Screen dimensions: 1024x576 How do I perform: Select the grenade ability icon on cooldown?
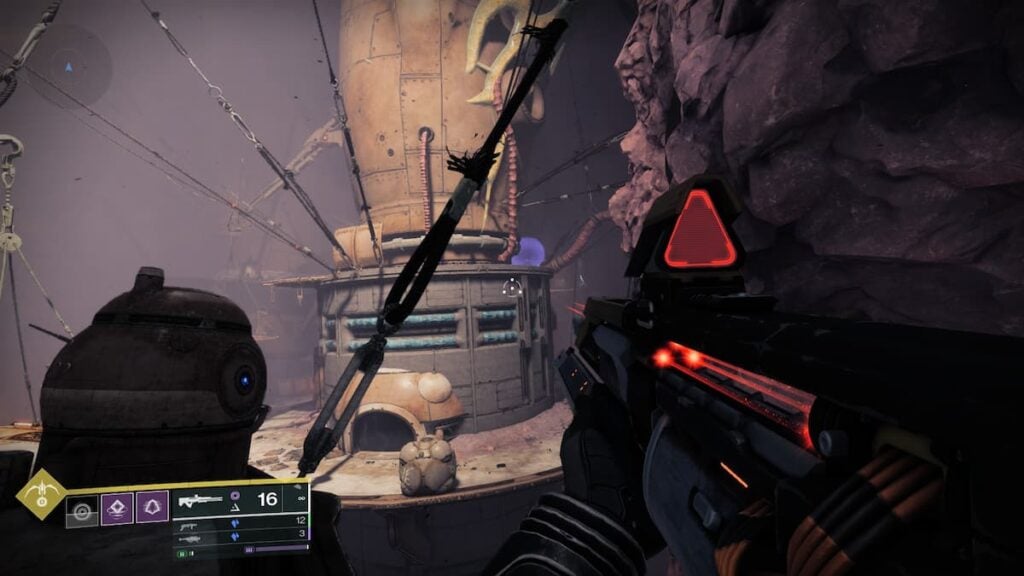(x=82, y=512)
